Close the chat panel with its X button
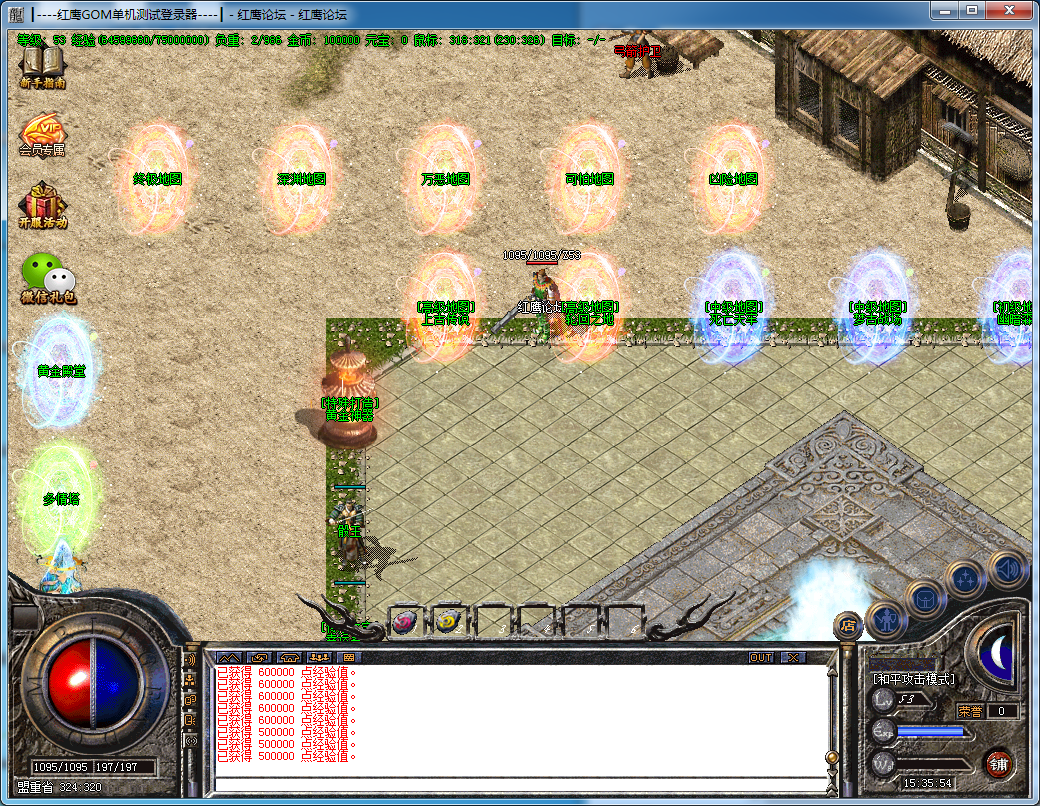Image resolution: width=1040 pixels, height=806 pixels. click(792, 658)
